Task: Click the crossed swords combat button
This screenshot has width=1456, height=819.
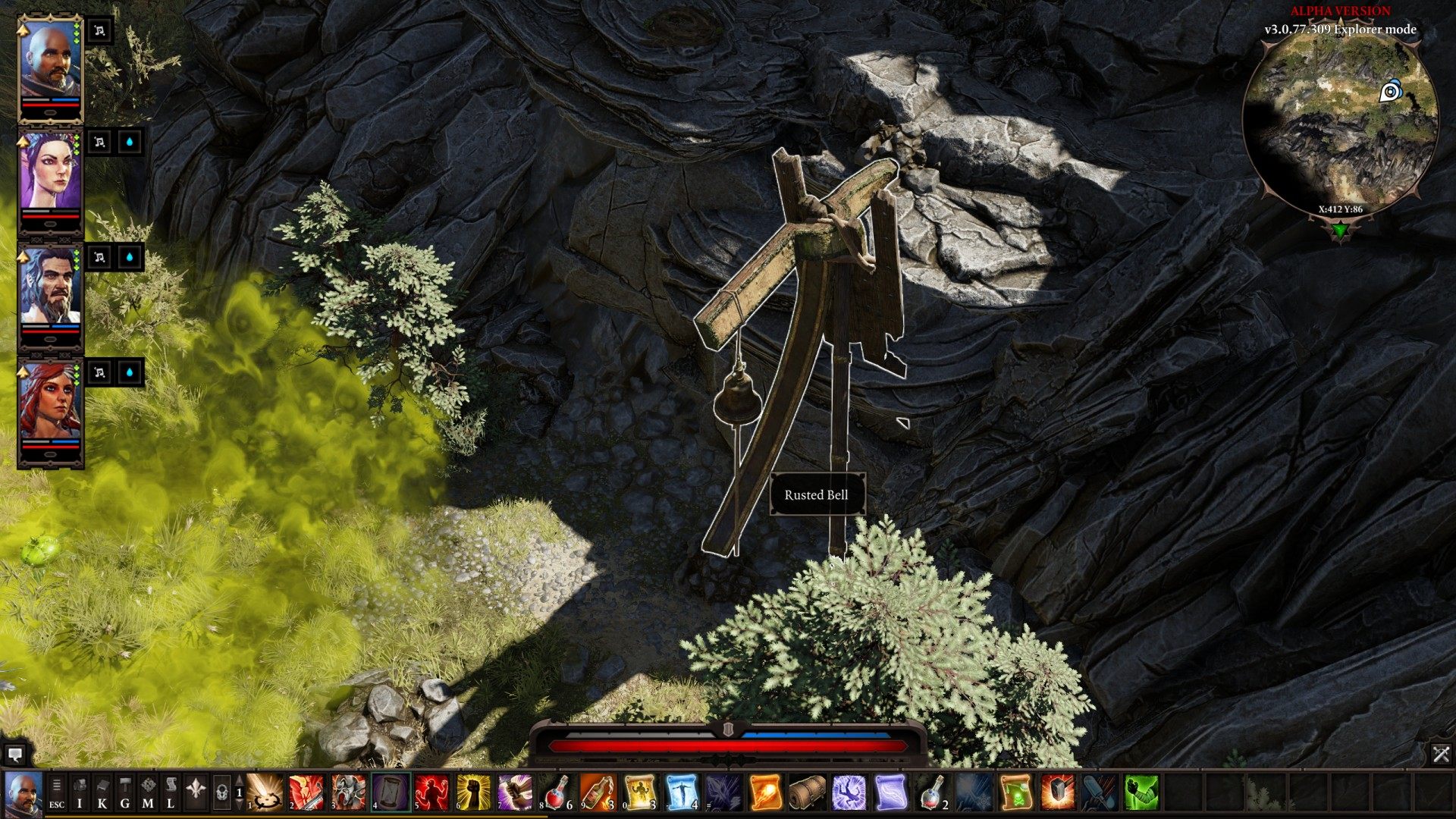Action: point(1441,754)
